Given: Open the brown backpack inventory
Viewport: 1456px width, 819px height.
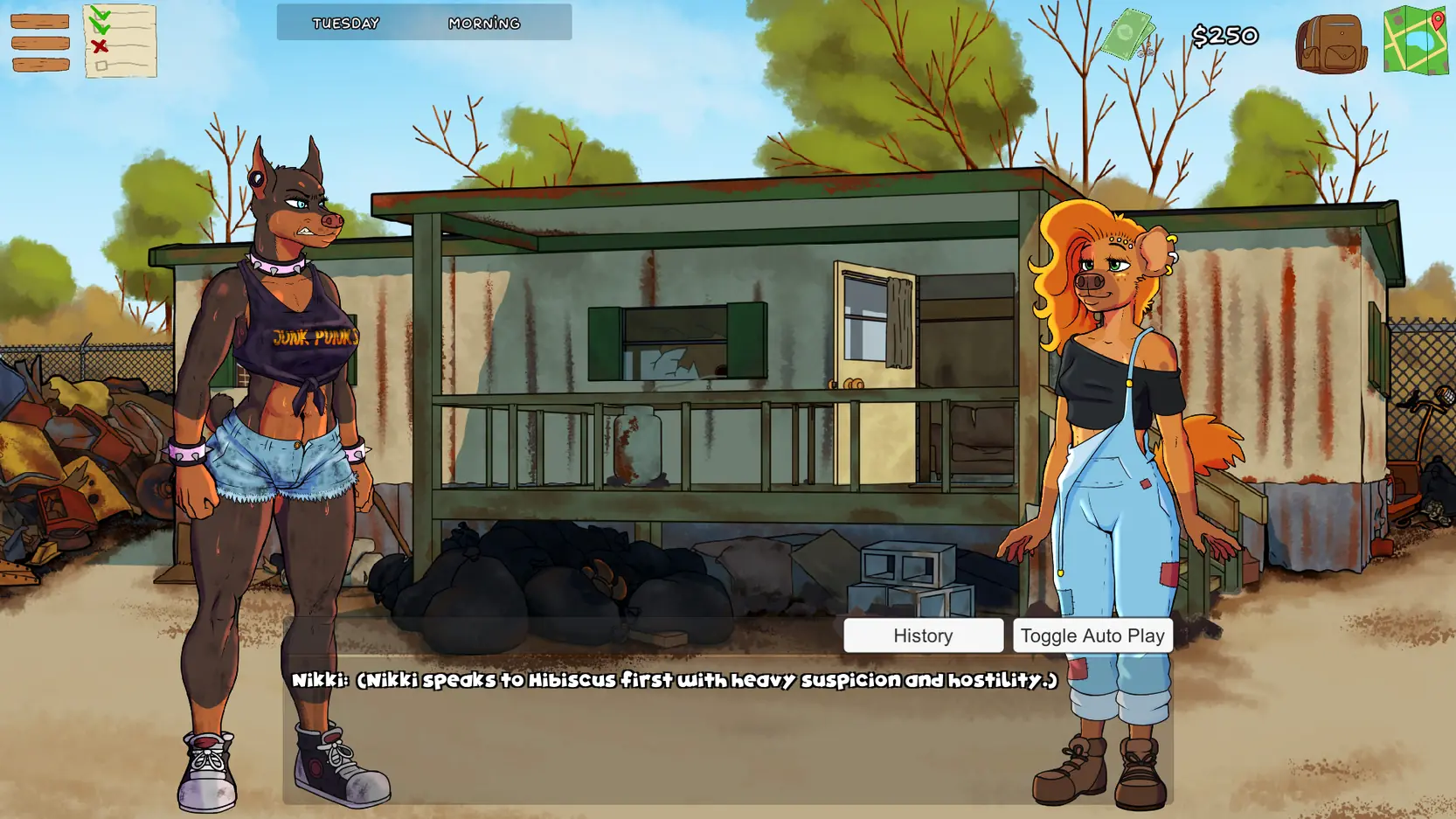Looking at the screenshot, I should click(1330, 43).
